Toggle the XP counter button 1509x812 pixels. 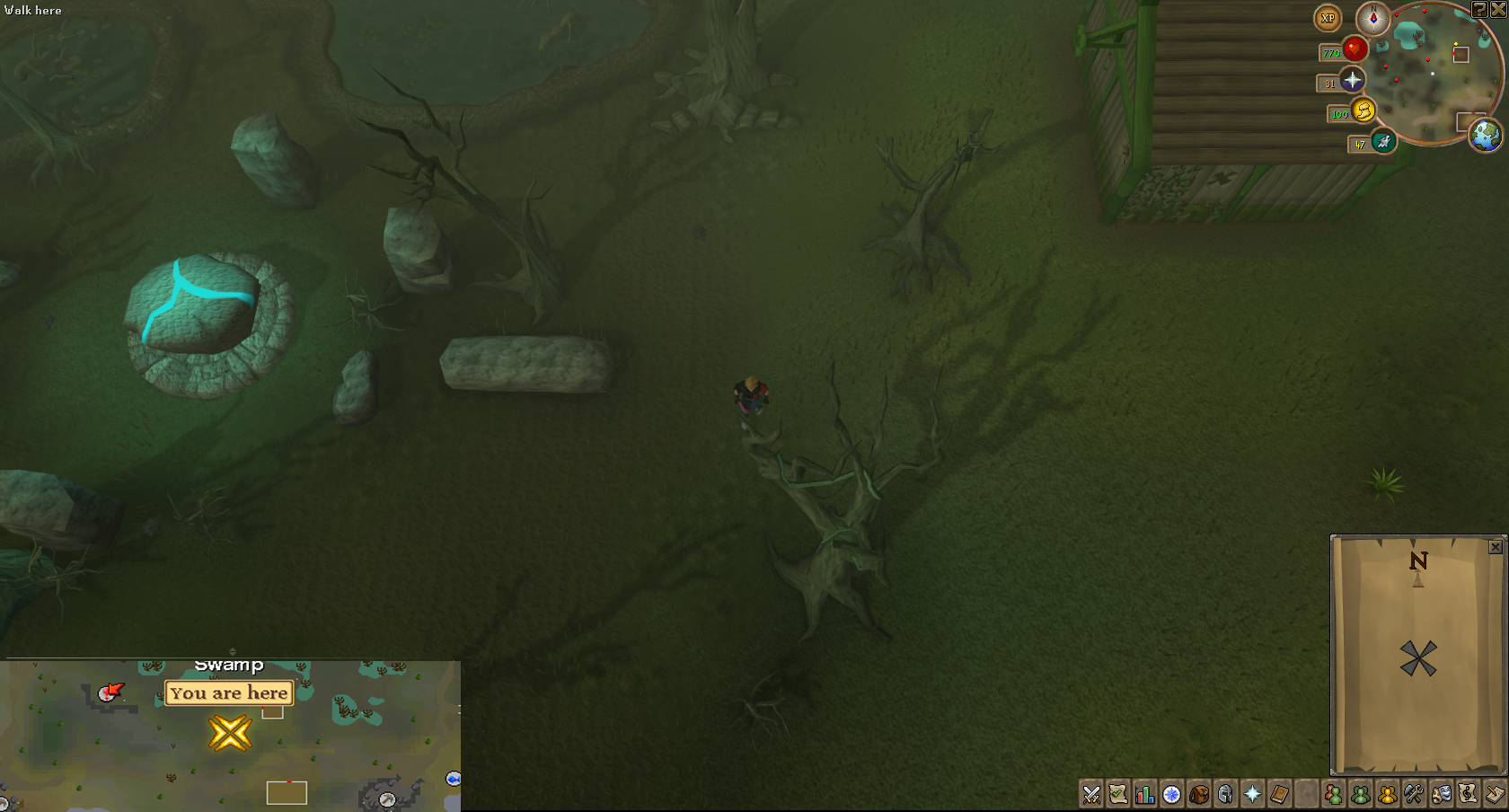(1328, 18)
